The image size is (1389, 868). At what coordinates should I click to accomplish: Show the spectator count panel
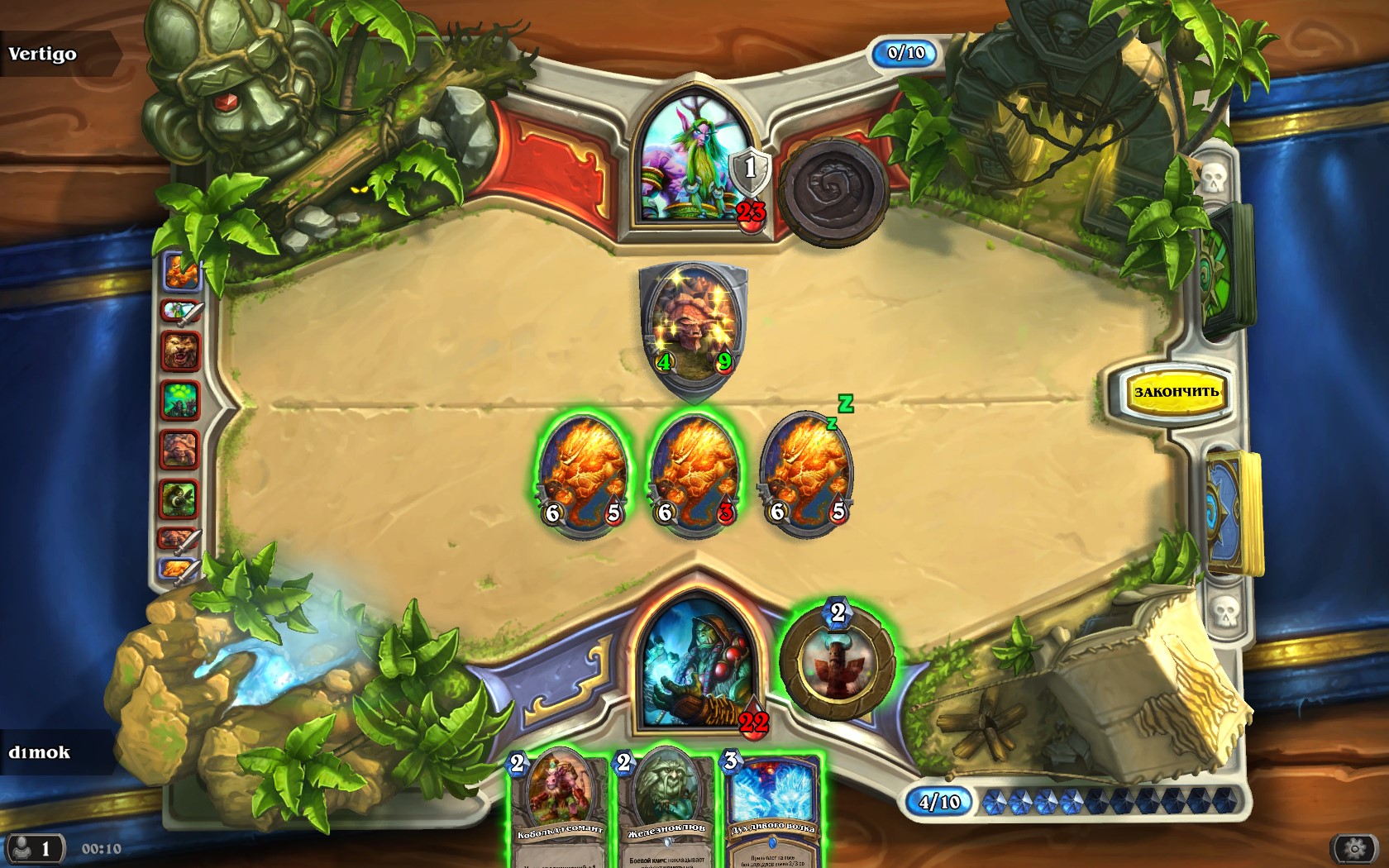click(33, 848)
